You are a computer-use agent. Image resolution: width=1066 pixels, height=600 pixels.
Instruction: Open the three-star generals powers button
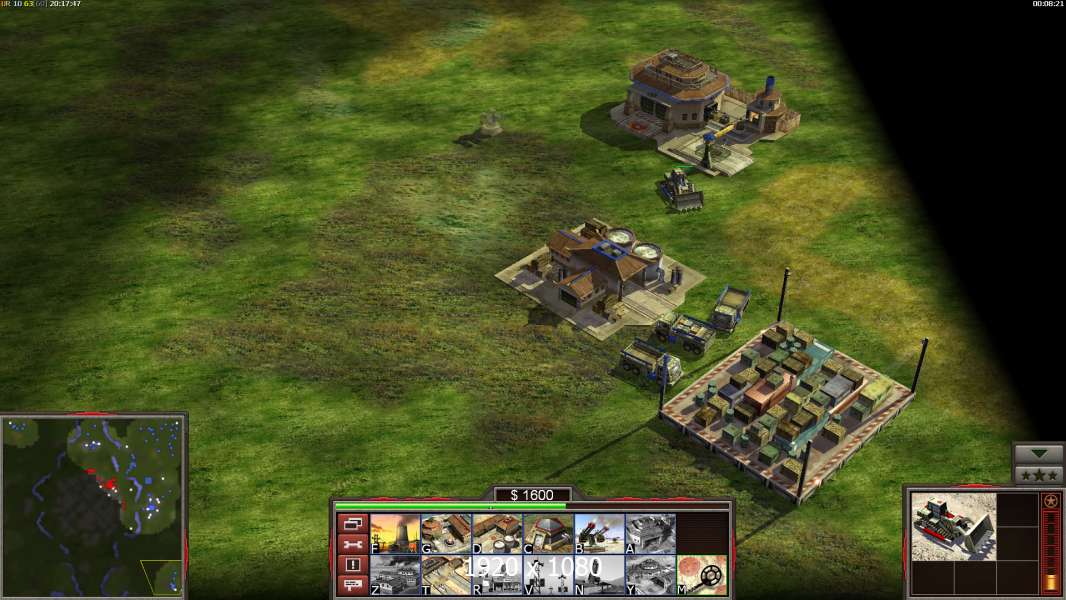click(x=1038, y=475)
